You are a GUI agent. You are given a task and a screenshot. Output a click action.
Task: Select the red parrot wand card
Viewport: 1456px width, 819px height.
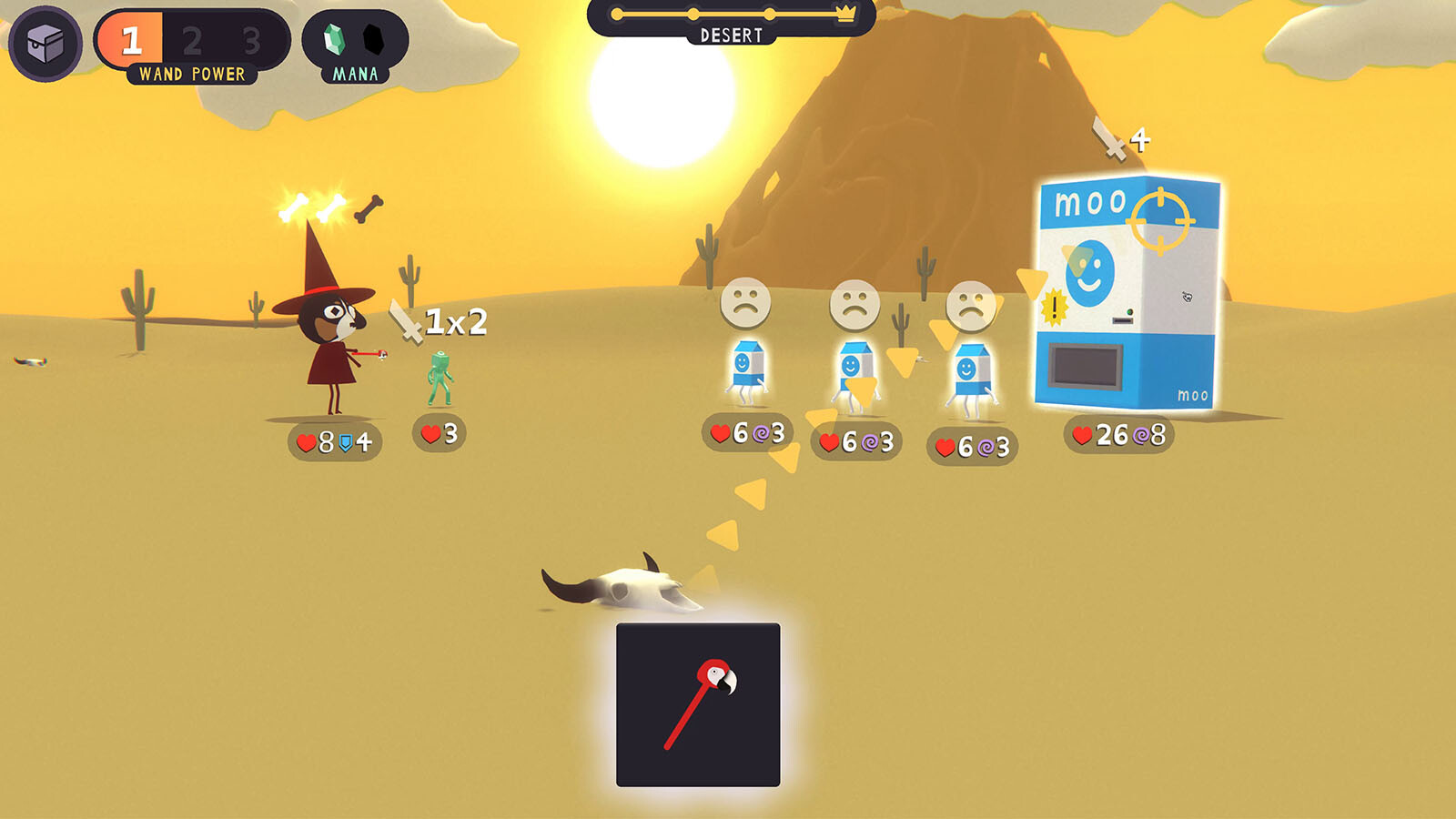coord(698,704)
